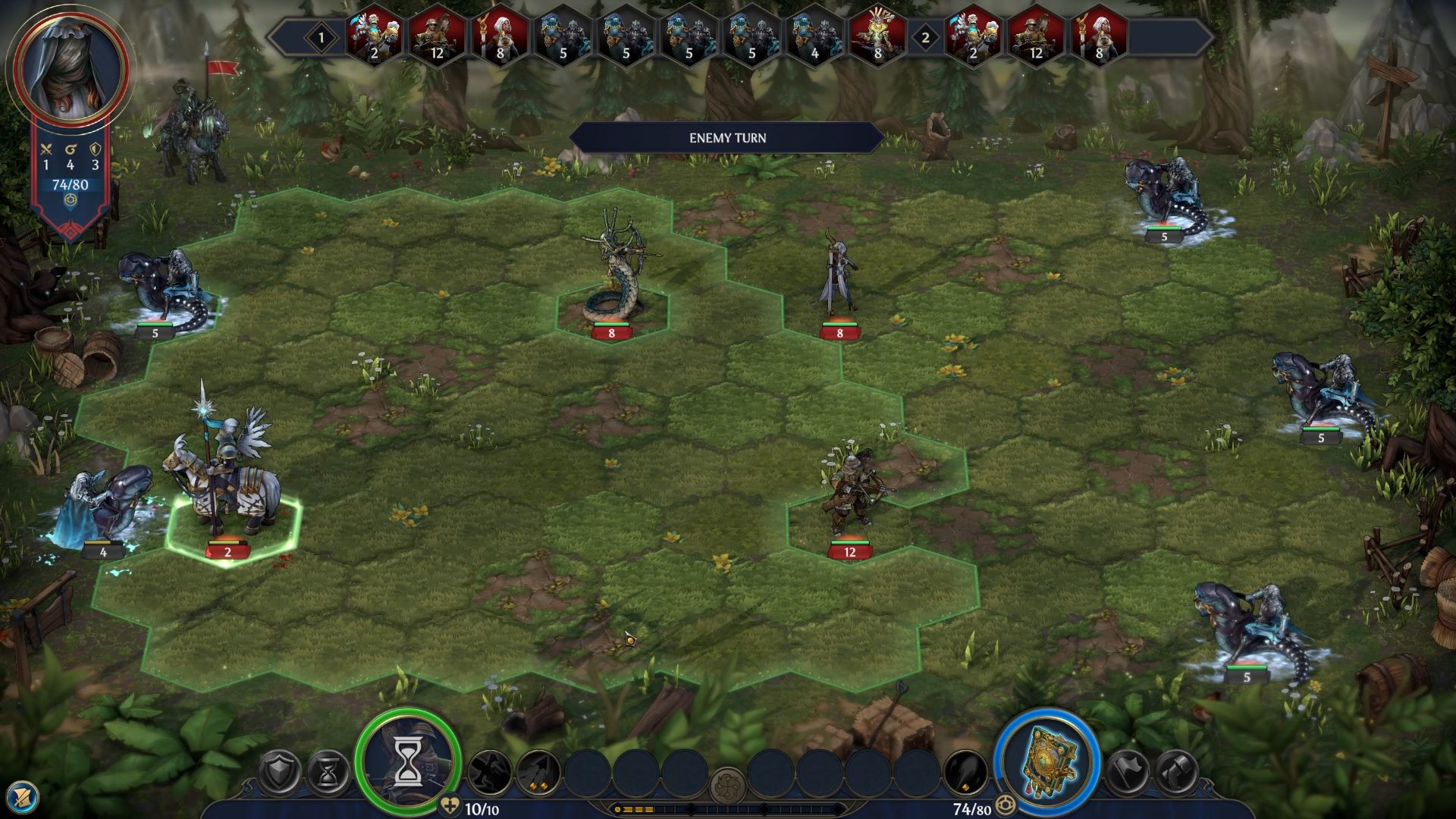Open the quill icon in the corner

(21, 798)
